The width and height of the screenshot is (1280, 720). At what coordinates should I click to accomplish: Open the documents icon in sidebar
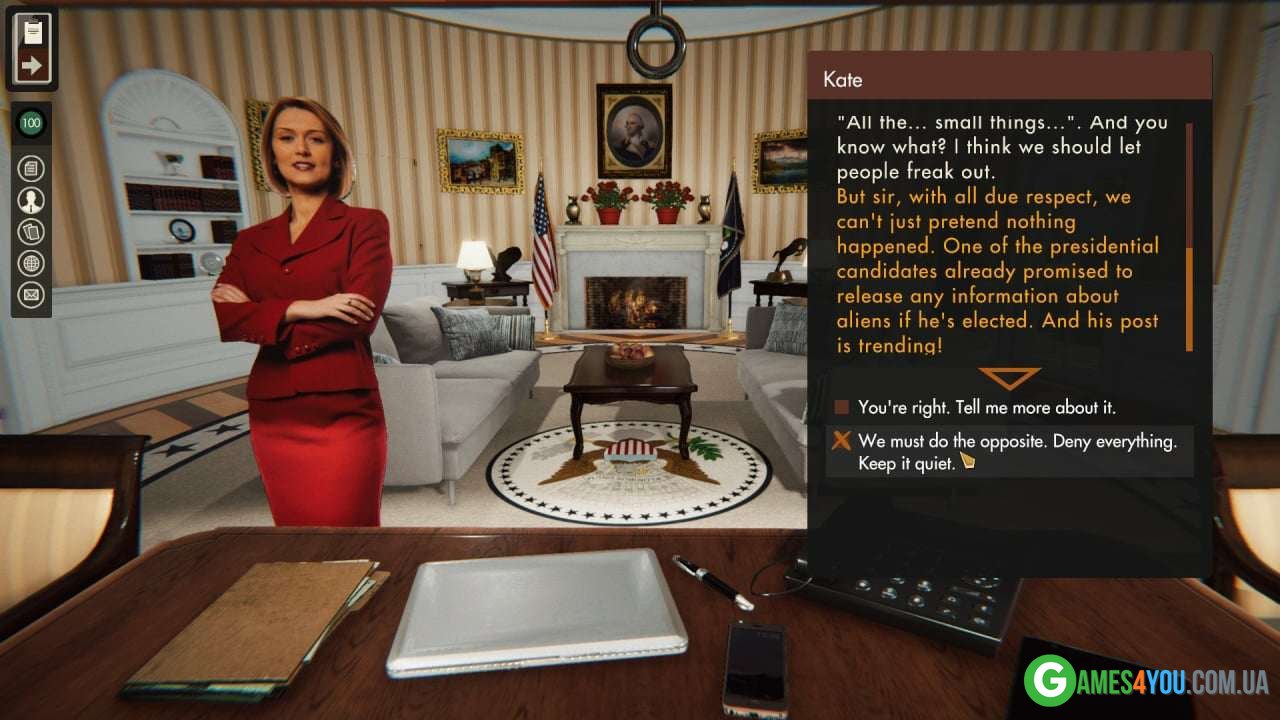click(x=32, y=168)
